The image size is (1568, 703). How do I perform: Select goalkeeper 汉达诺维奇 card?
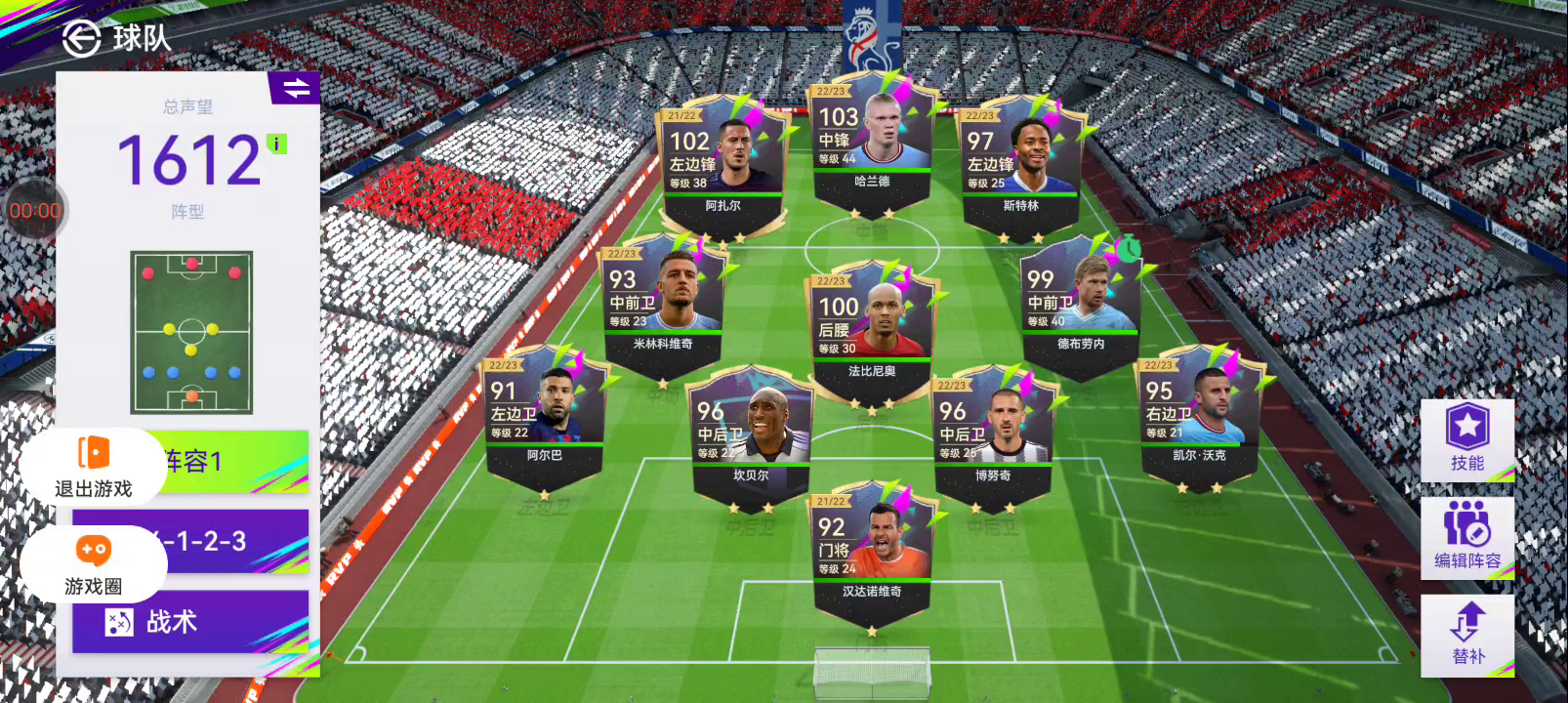tap(871, 554)
